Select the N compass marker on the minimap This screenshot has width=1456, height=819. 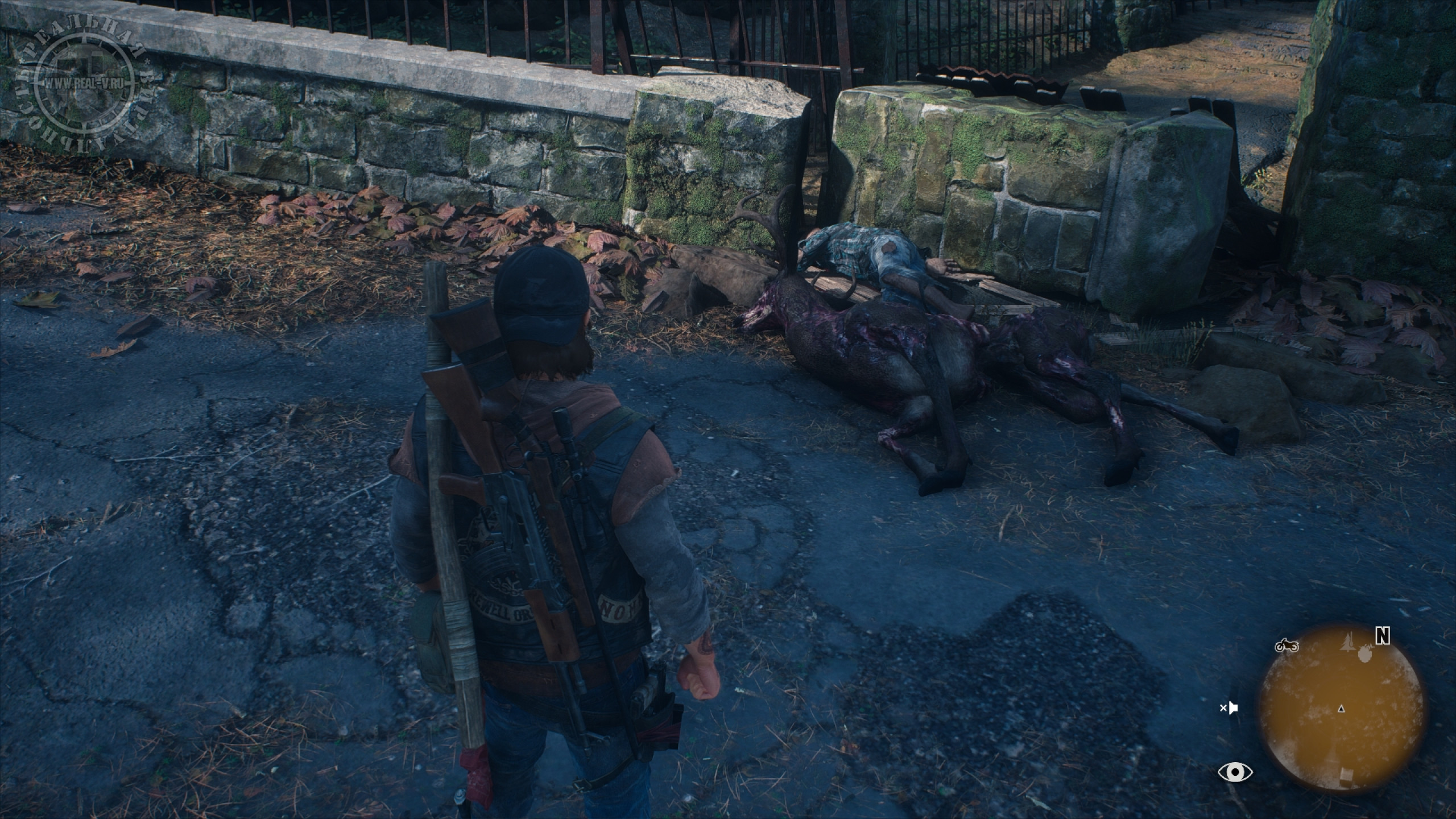(x=1382, y=636)
